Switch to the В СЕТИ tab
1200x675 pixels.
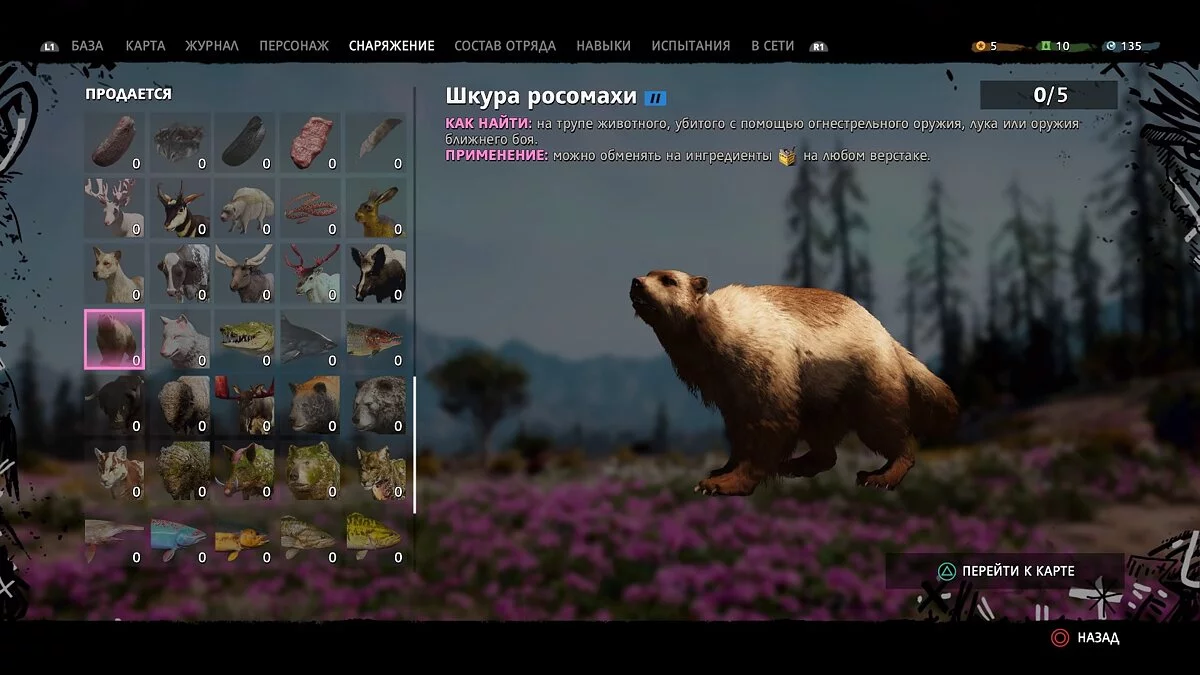click(772, 46)
